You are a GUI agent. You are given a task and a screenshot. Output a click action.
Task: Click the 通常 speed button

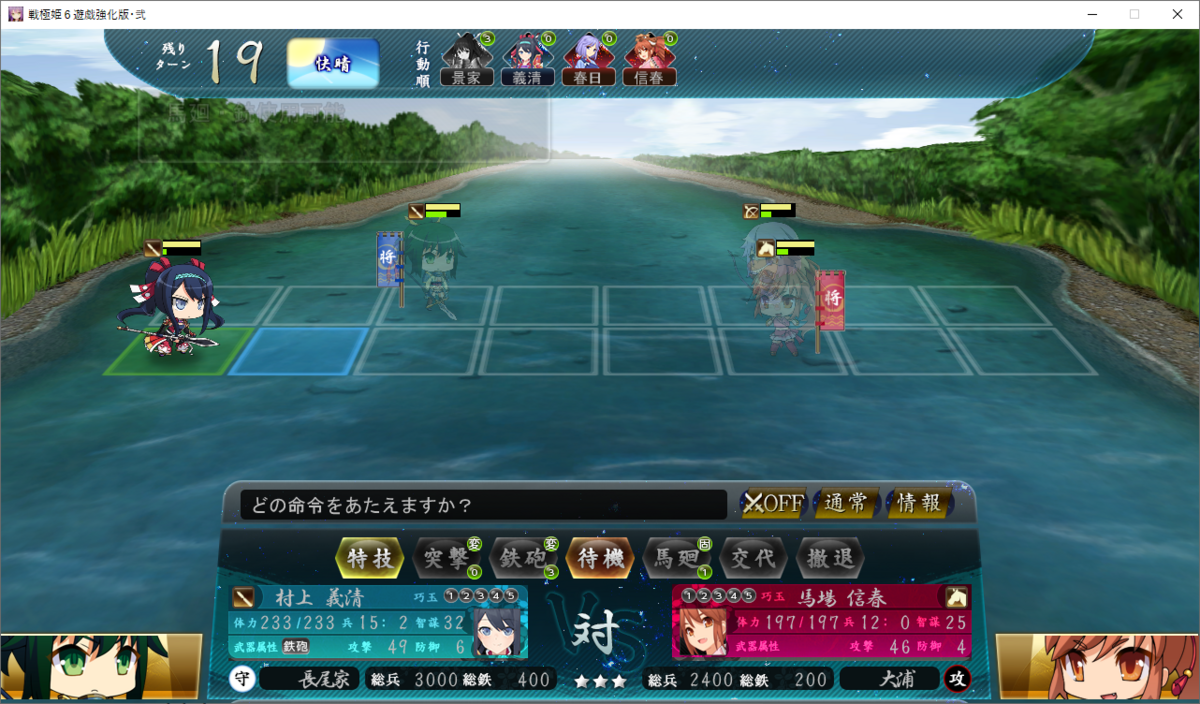[846, 503]
